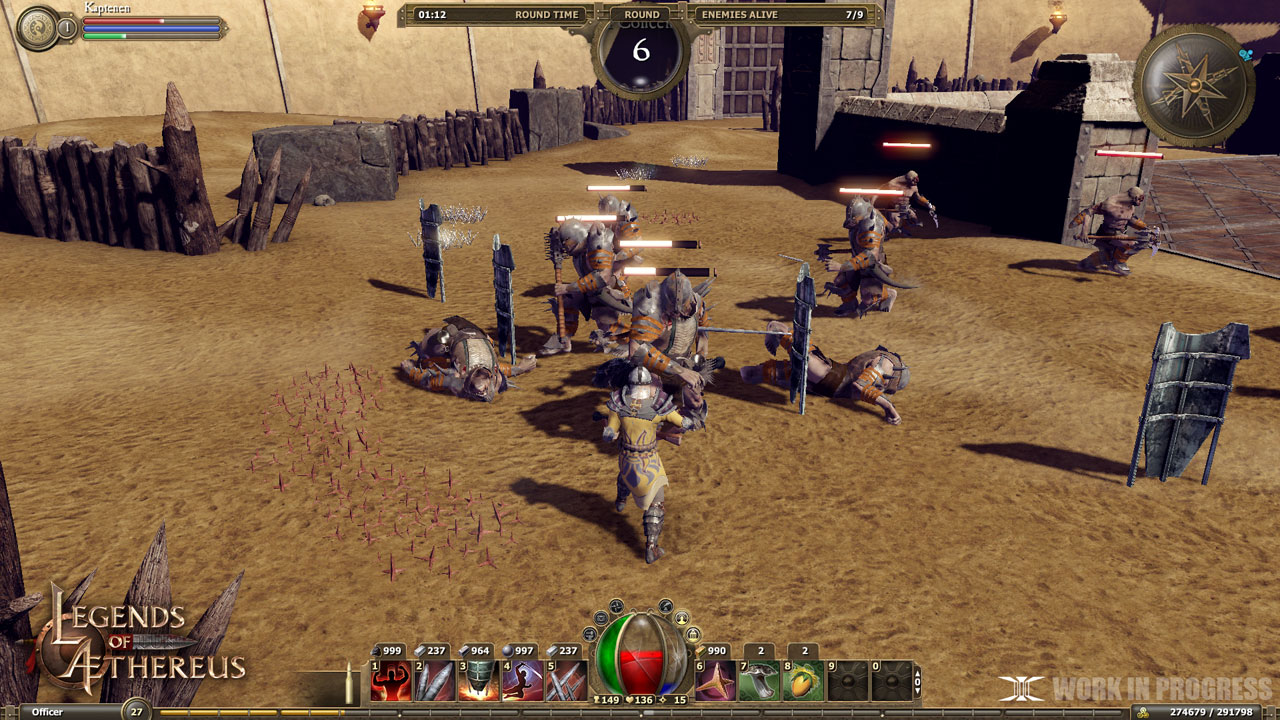1280x720 pixels.
Task: Use the mushroom consumable in slot 7
Action: click(759, 681)
